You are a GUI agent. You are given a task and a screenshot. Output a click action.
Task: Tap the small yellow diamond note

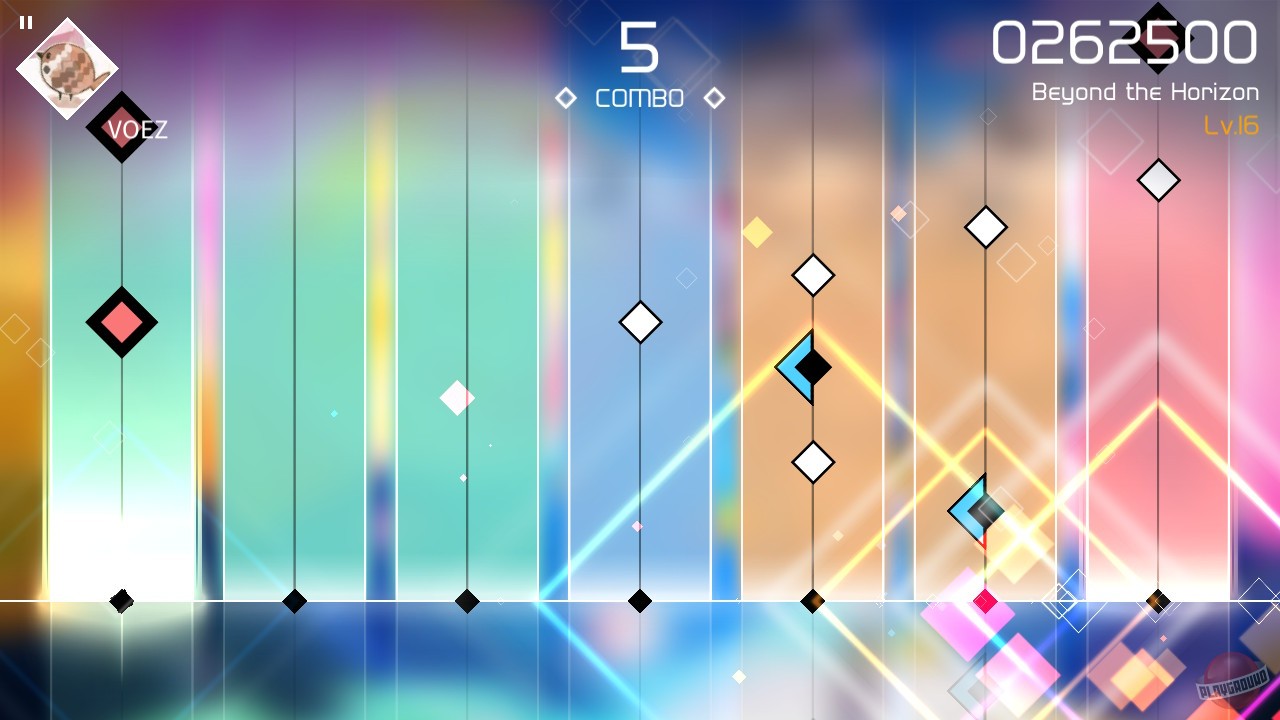point(758,232)
